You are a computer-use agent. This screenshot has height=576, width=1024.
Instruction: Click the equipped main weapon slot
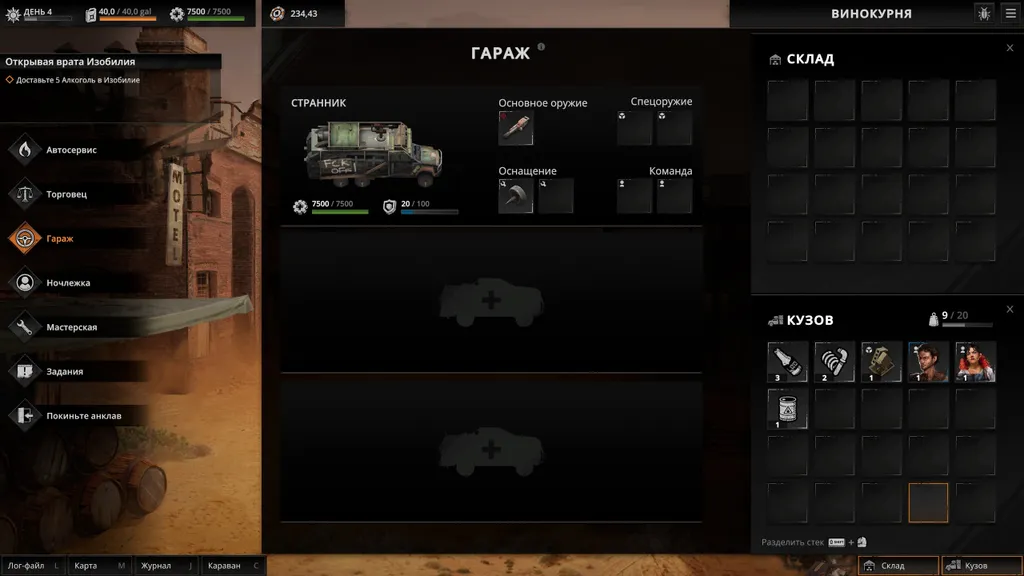516,128
